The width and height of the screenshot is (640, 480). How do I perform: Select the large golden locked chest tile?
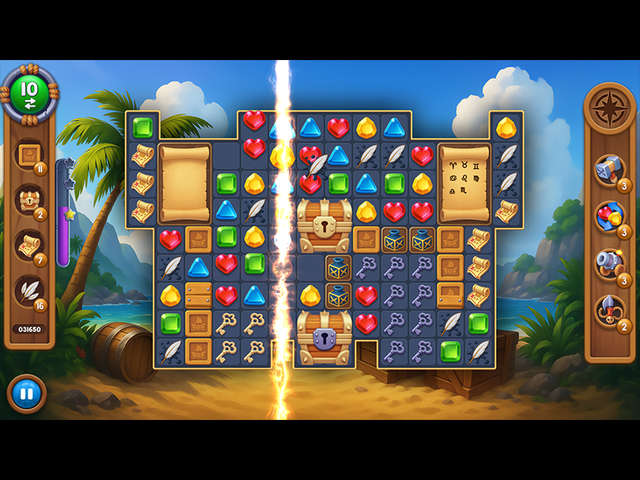[325, 225]
